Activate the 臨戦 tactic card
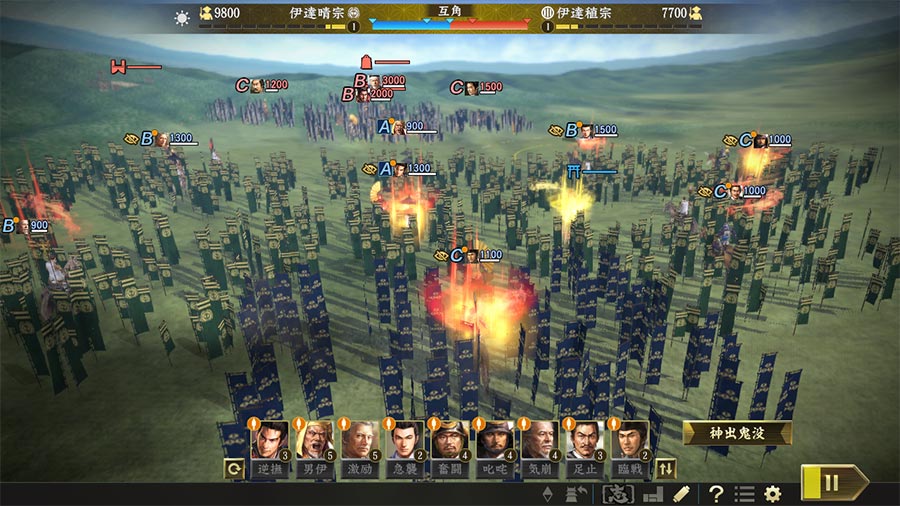The image size is (900, 506). [x=630, y=441]
